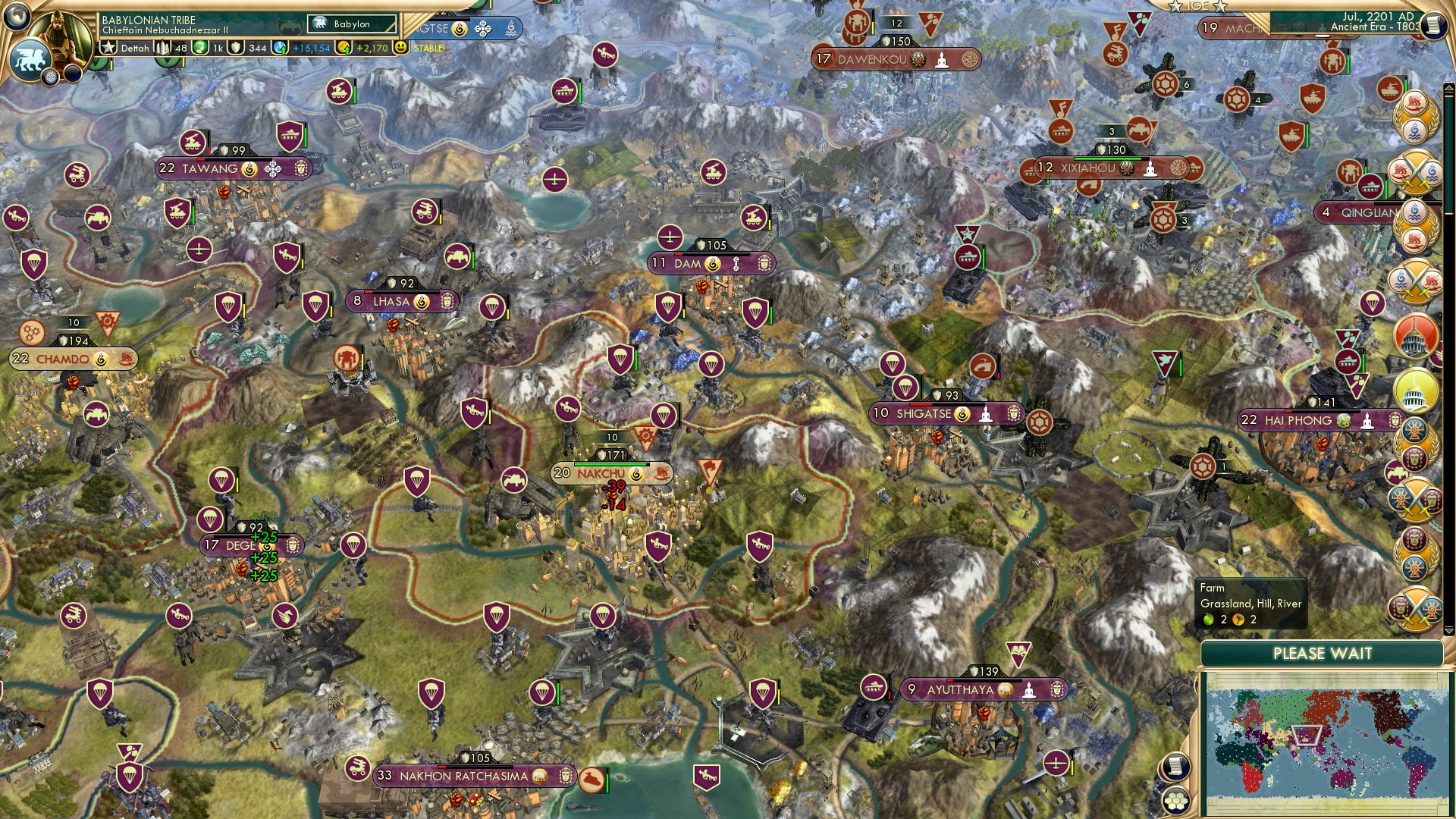This screenshot has width=1456, height=819.
Task: Click the gold per turn coin icon
Action: pyautogui.click(x=344, y=48)
